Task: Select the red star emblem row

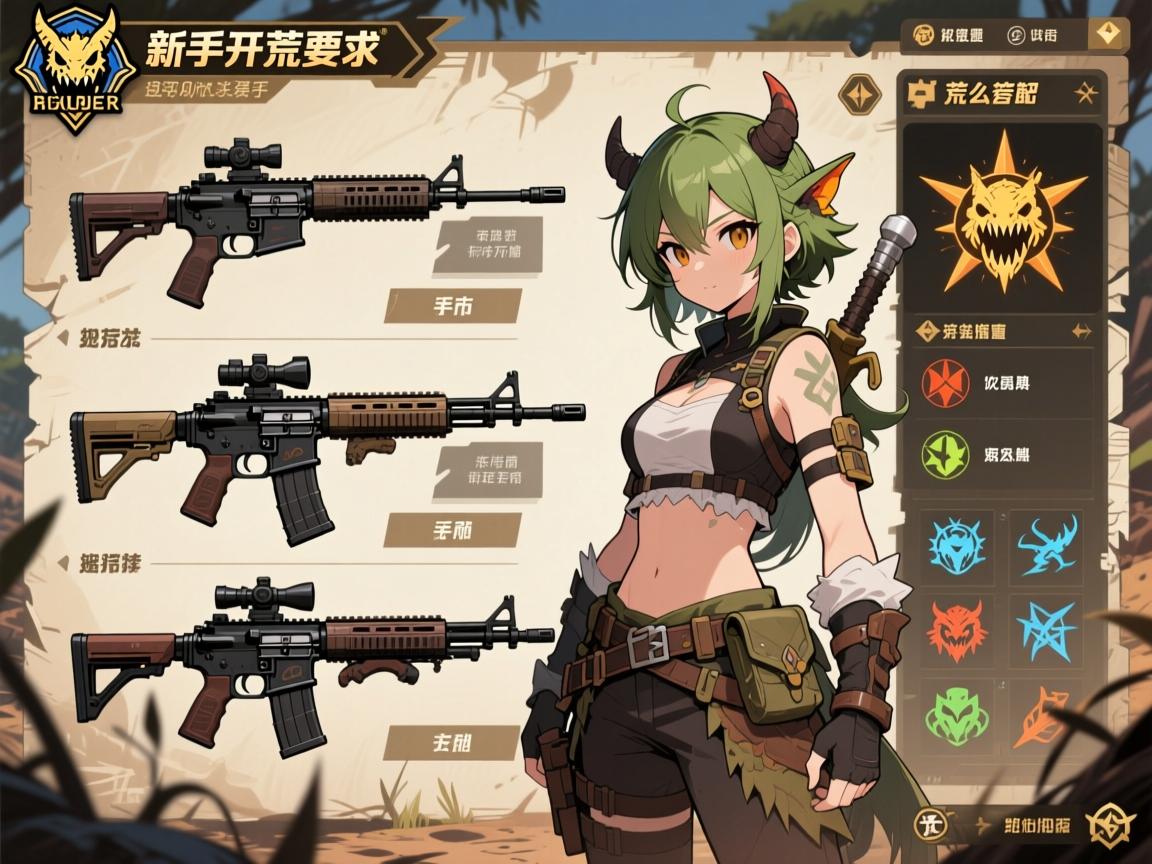Action: tap(1003, 383)
